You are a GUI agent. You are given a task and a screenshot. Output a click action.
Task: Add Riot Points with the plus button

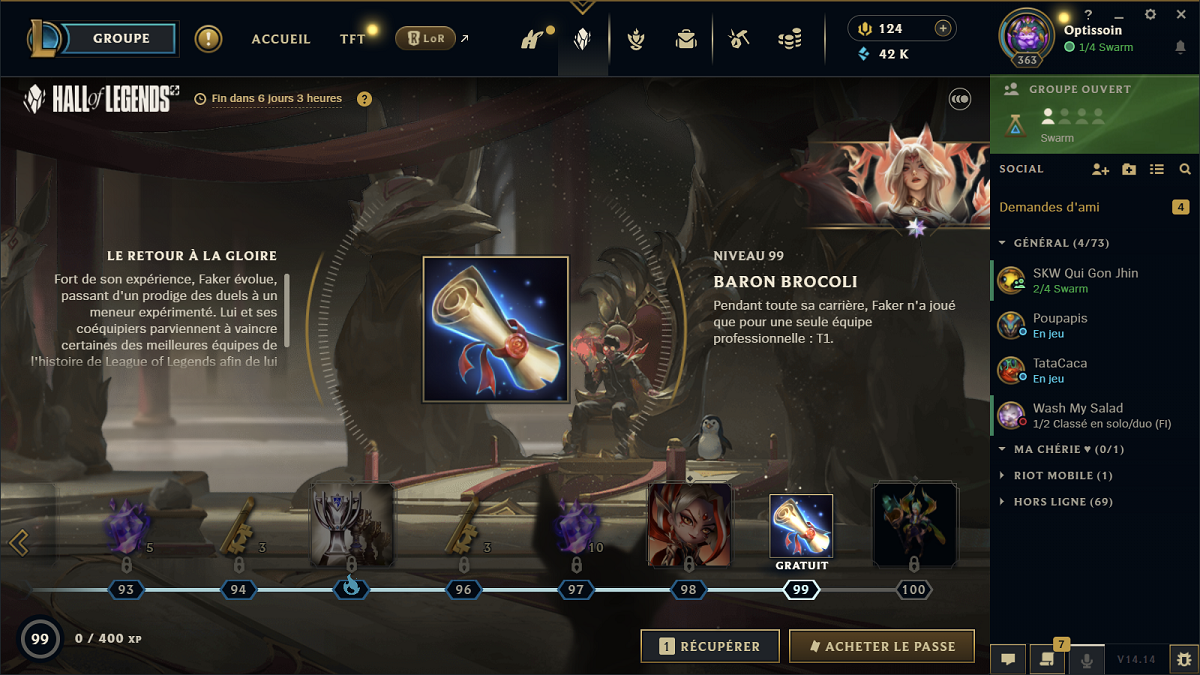pyautogui.click(x=942, y=28)
